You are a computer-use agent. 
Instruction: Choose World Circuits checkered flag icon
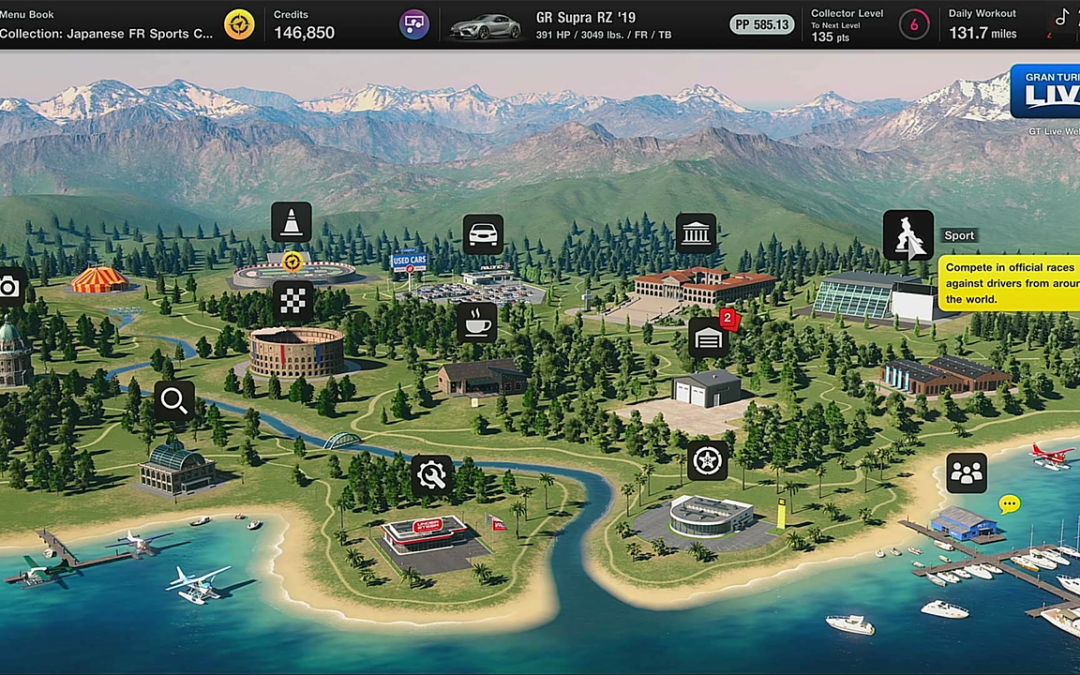pyautogui.click(x=293, y=301)
